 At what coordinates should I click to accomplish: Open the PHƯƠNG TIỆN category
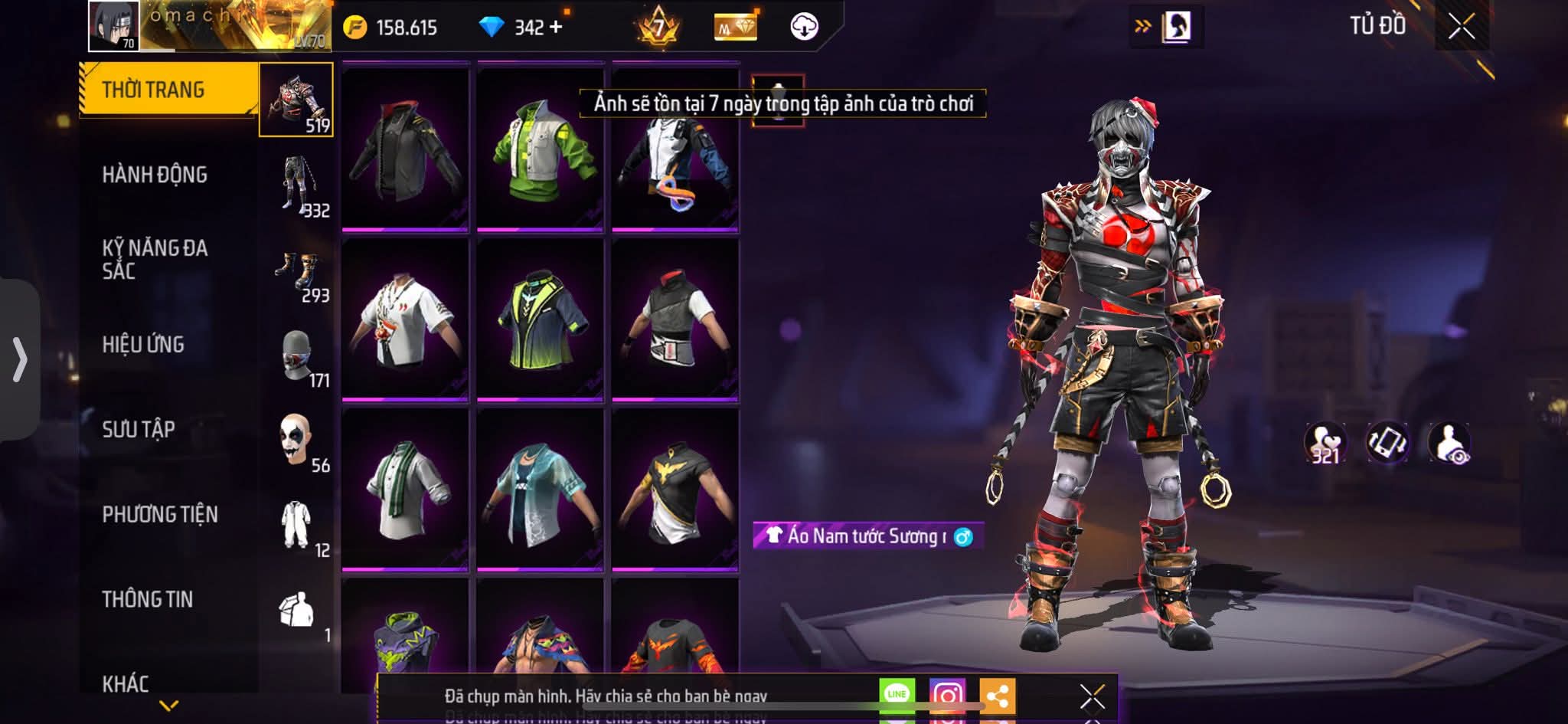pyautogui.click(x=160, y=514)
